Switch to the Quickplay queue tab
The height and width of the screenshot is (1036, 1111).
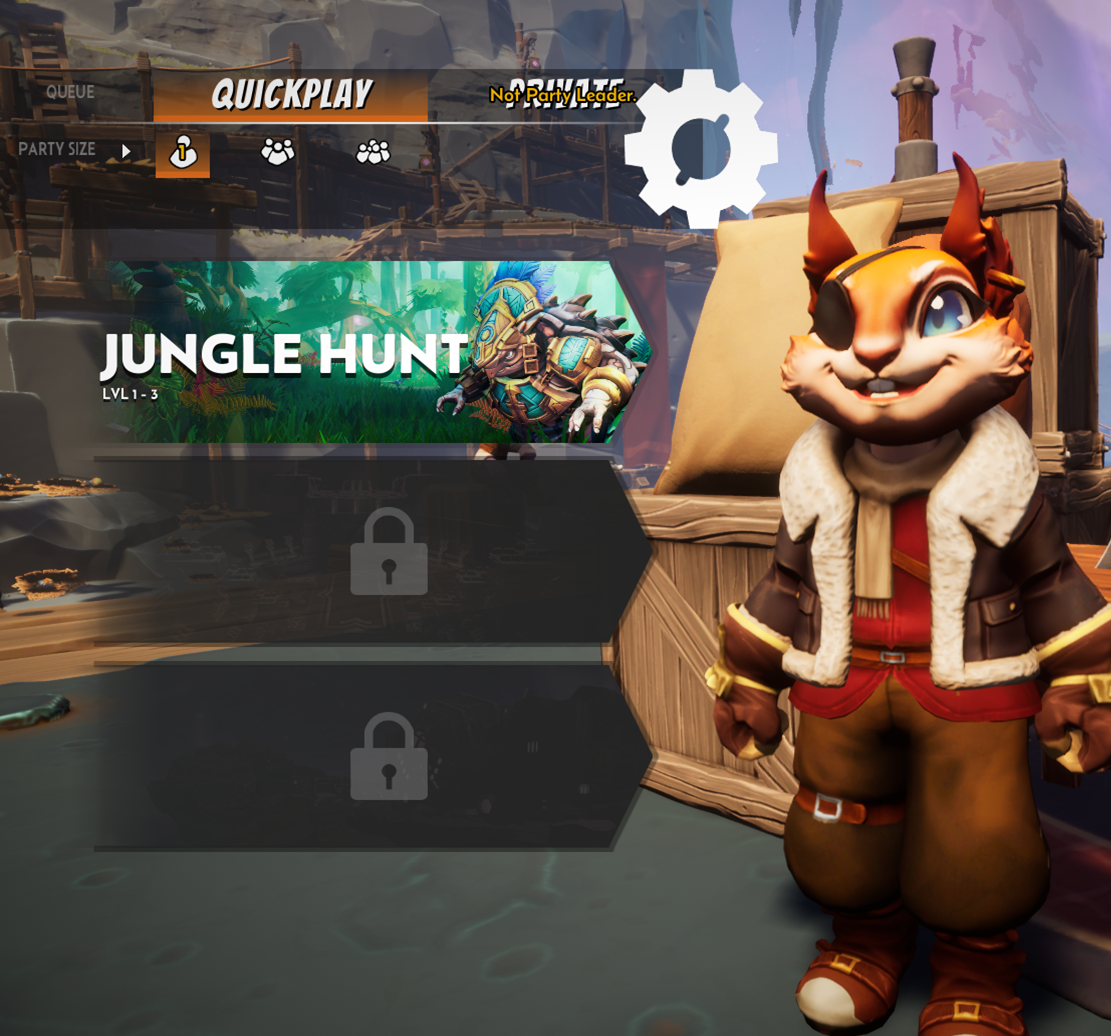click(290, 95)
